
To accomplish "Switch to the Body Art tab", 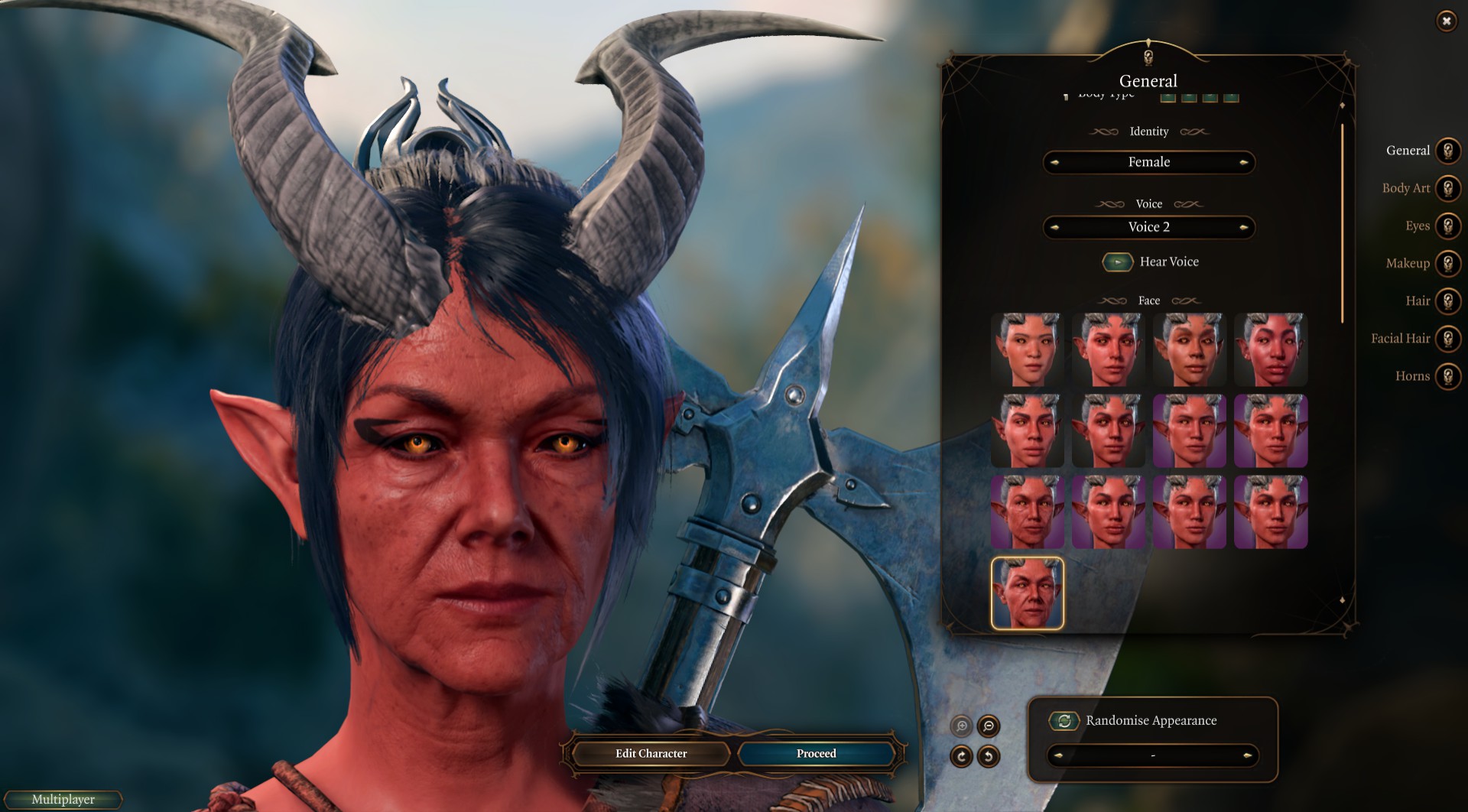I will tap(1447, 188).
